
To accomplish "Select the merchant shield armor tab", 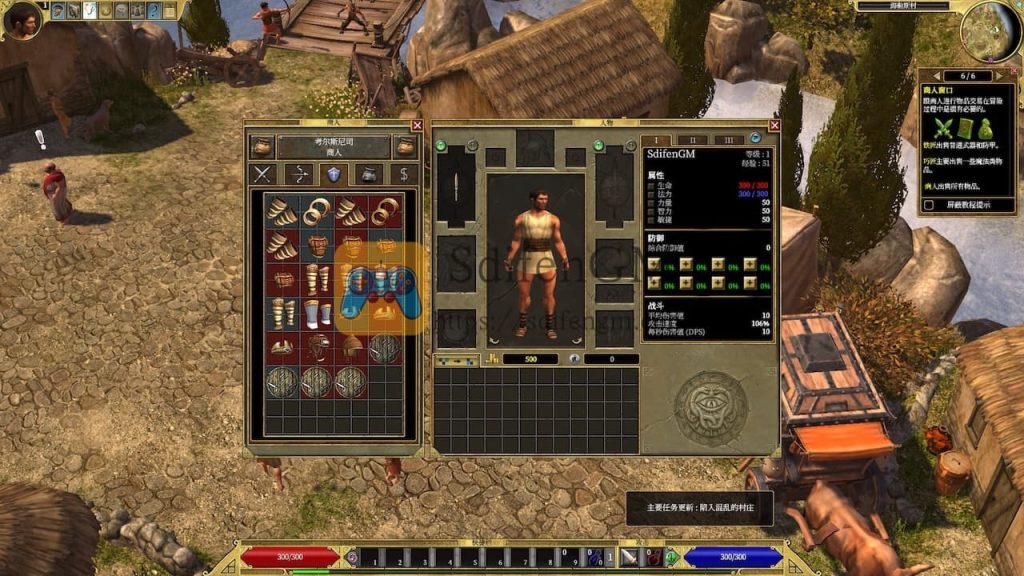I will tap(333, 174).
